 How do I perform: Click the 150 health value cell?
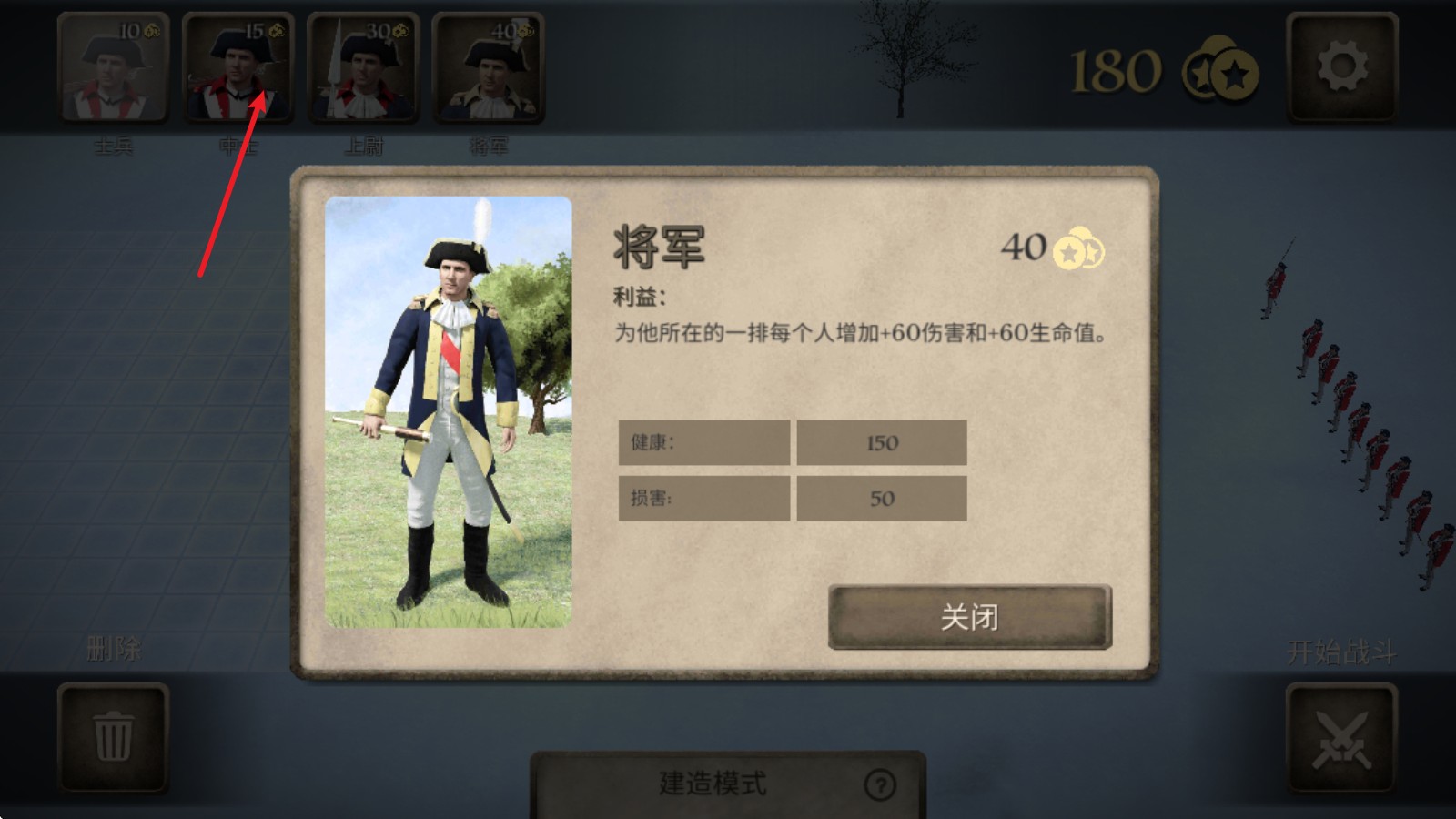pos(881,442)
